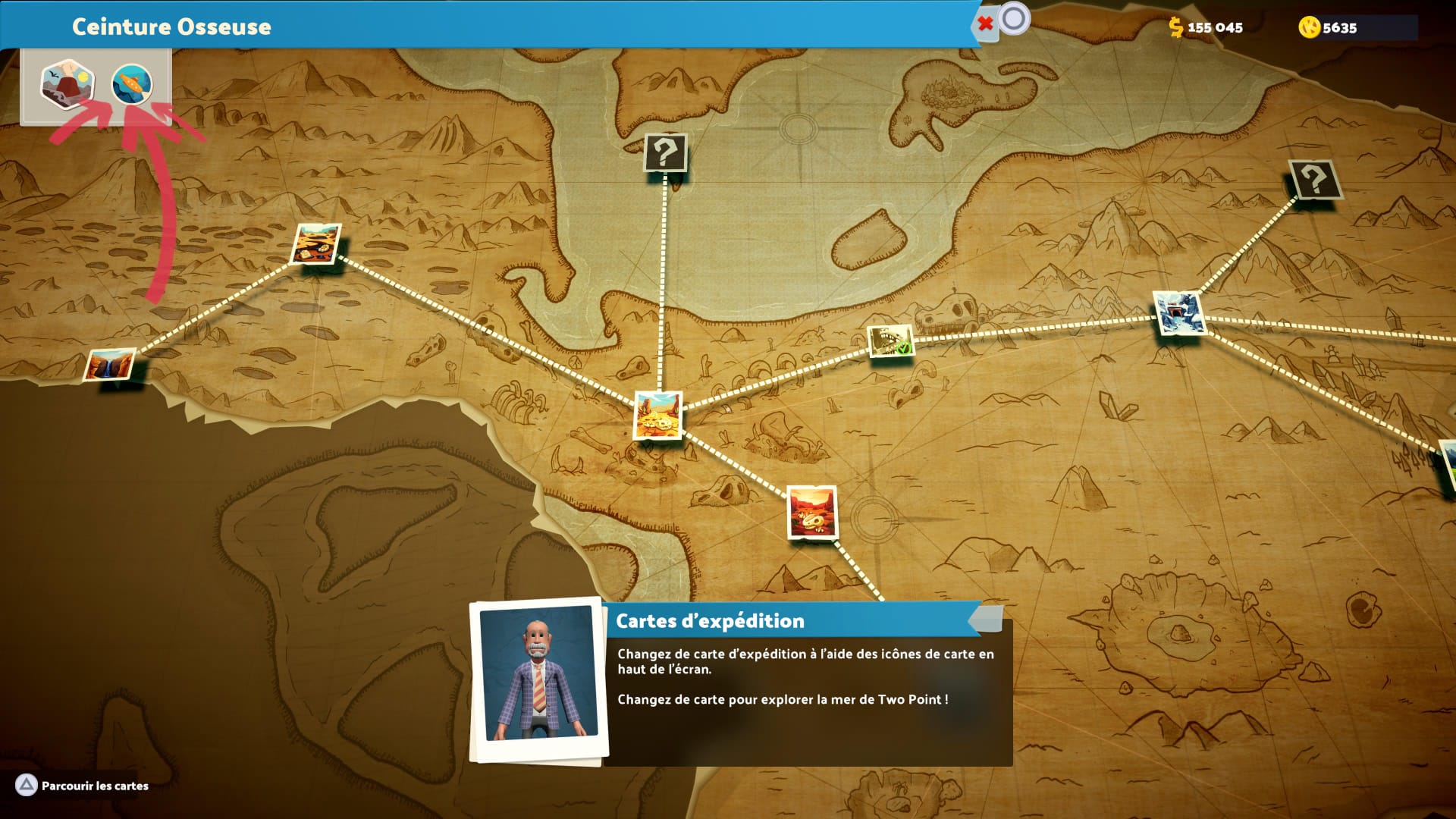Choose the waterfall canyon expedition node
Viewport: 1456px width, 819px height.
[110, 365]
